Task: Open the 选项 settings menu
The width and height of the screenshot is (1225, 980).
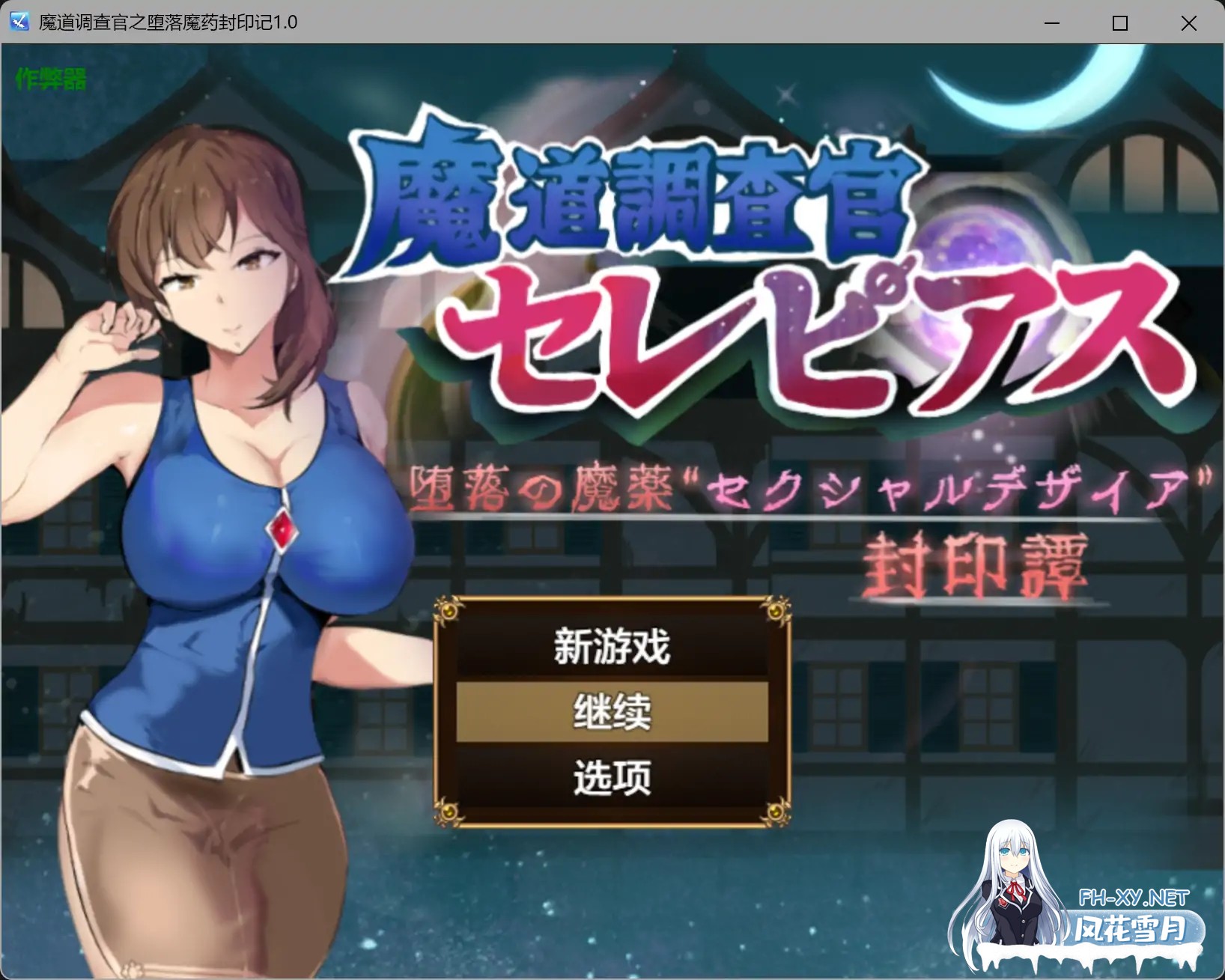Action: tap(611, 777)
